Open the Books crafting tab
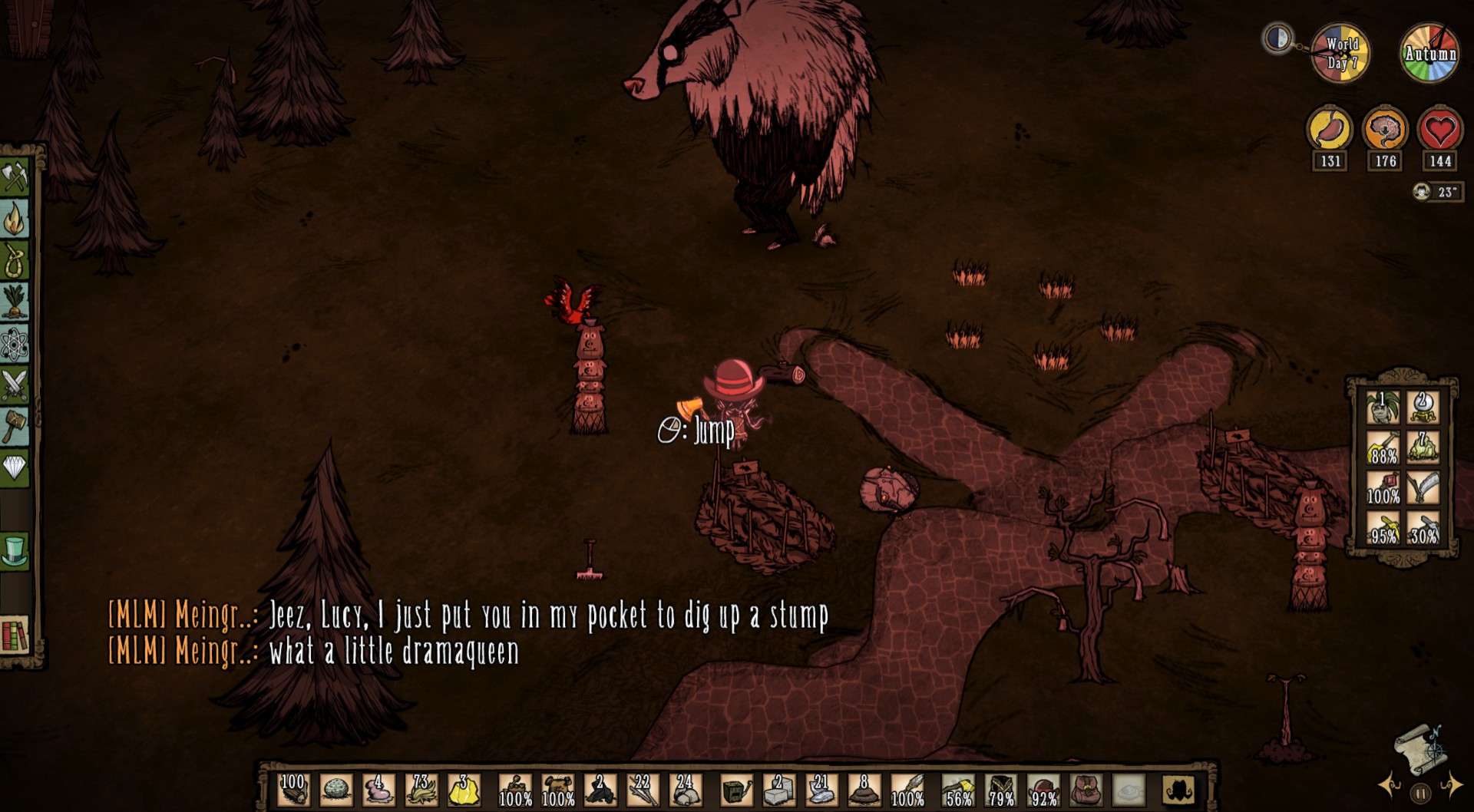Image resolution: width=1474 pixels, height=812 pixels. (x=15, y=635)
